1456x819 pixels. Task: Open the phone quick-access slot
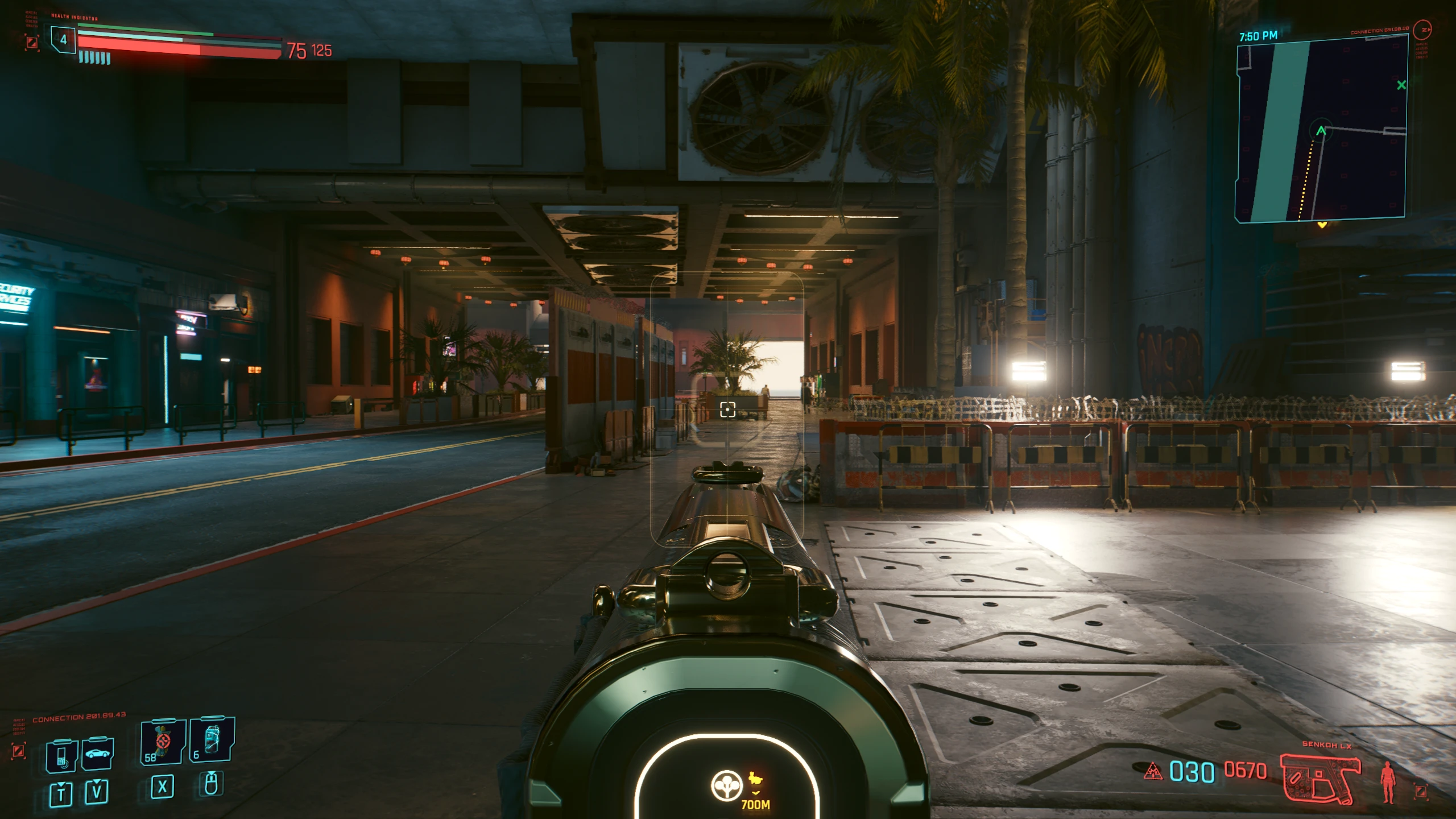point(61,756)
